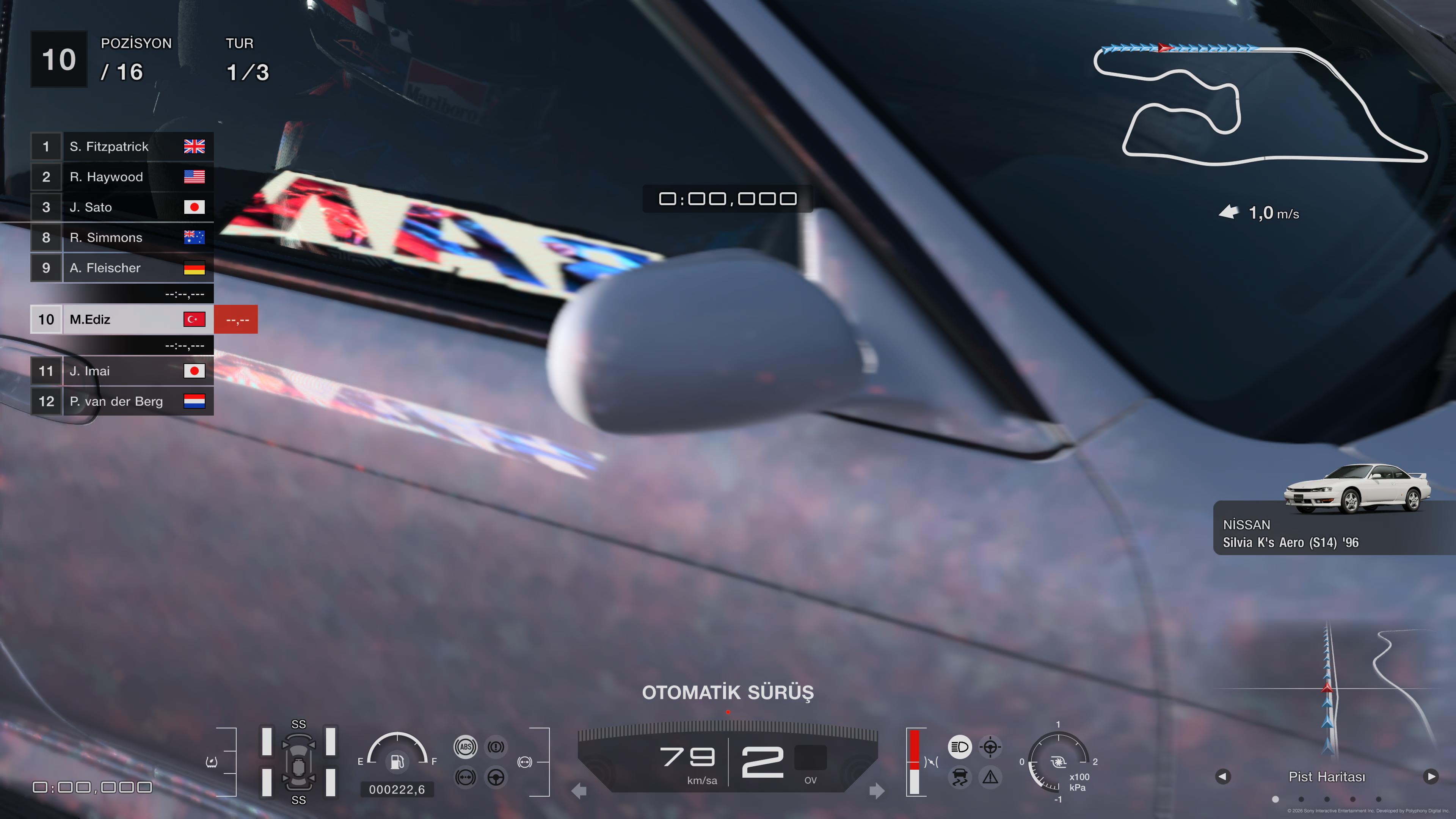The height and width of the screenshot is (819, 1456).
Task: Select the traction control skid icon
Action: [959, 777]
